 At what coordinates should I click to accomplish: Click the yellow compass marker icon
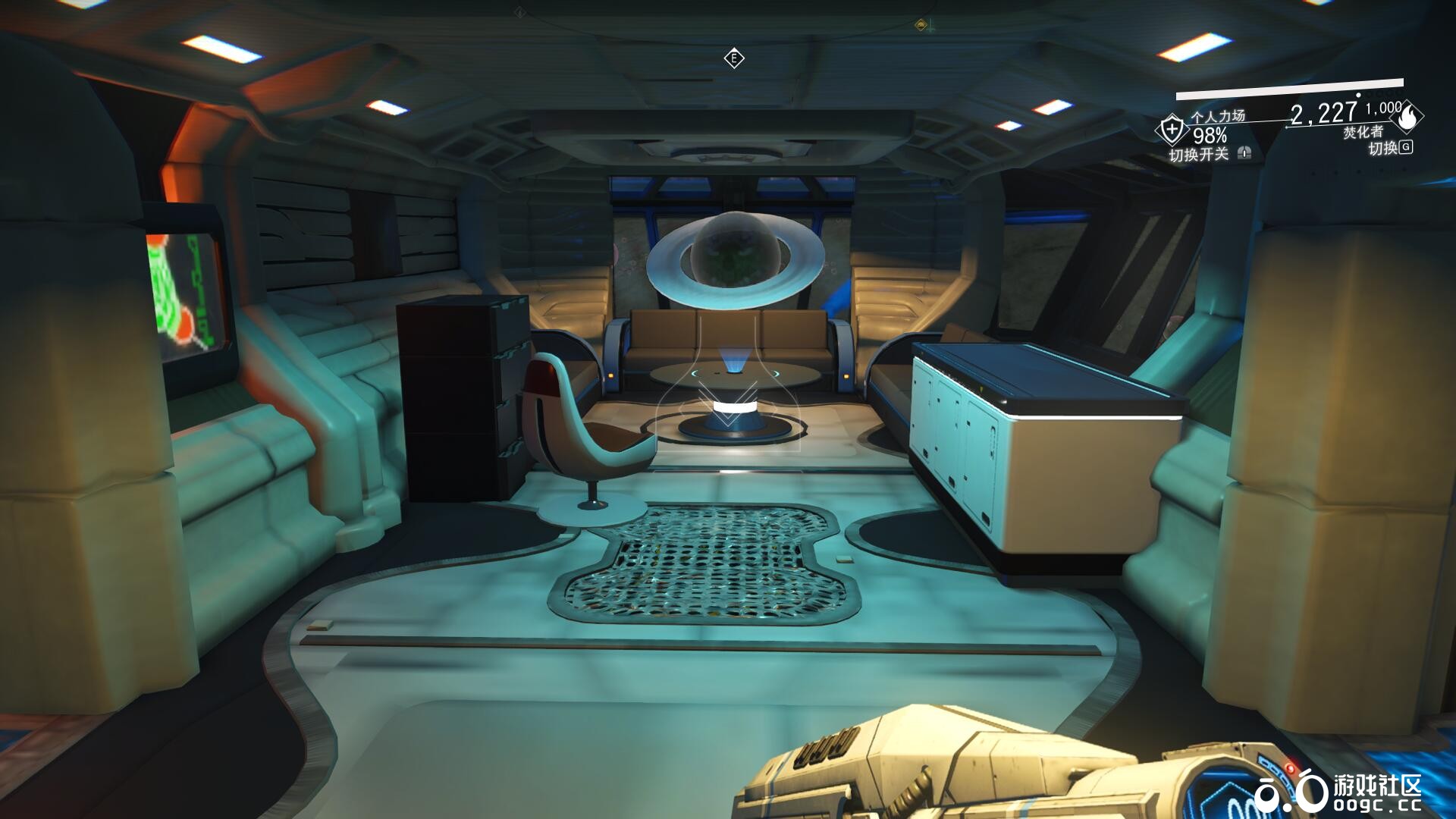tap(921, 25)
